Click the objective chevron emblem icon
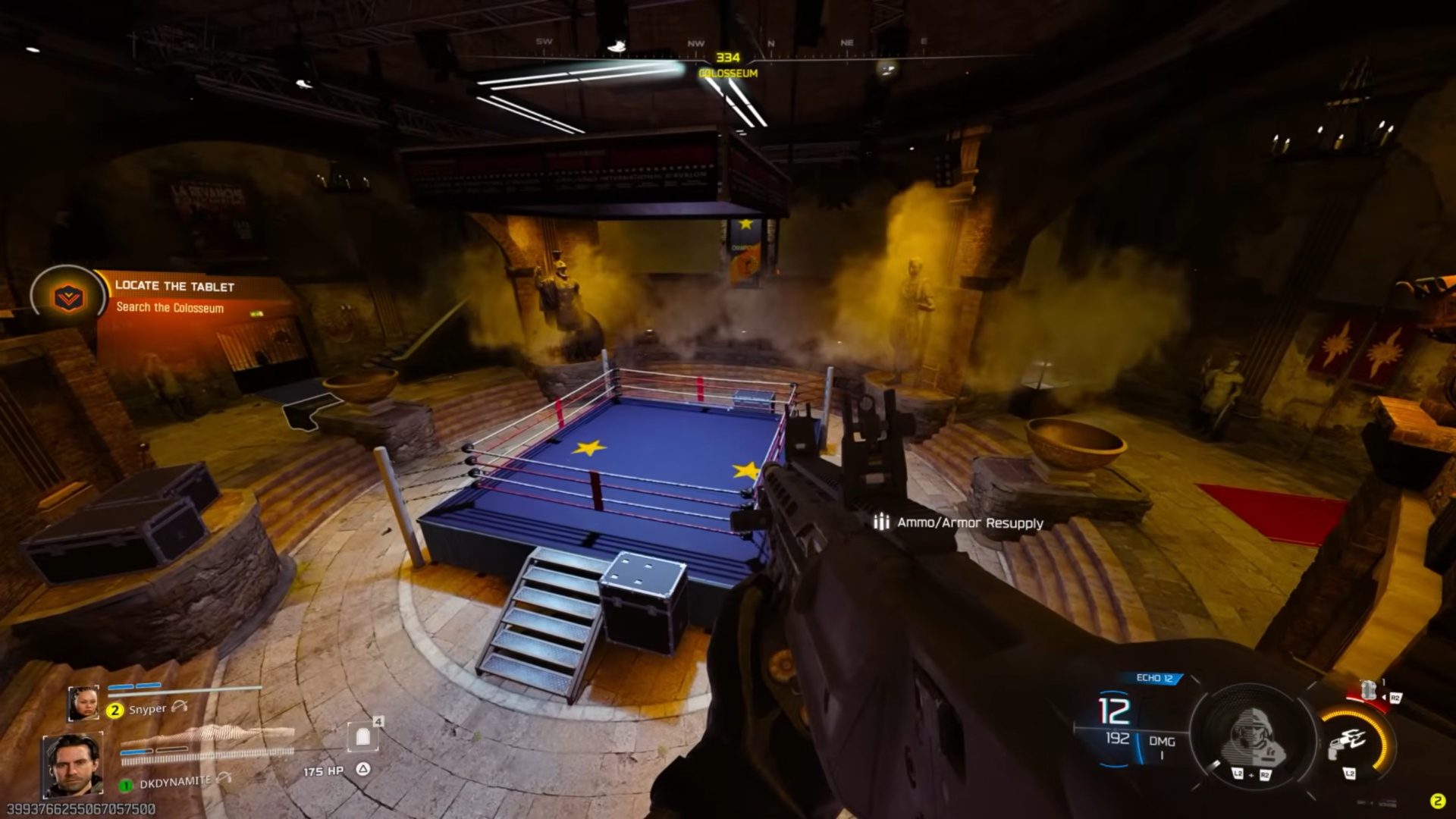The width and height of the screenshot is (1456, 819). point(68,297)
